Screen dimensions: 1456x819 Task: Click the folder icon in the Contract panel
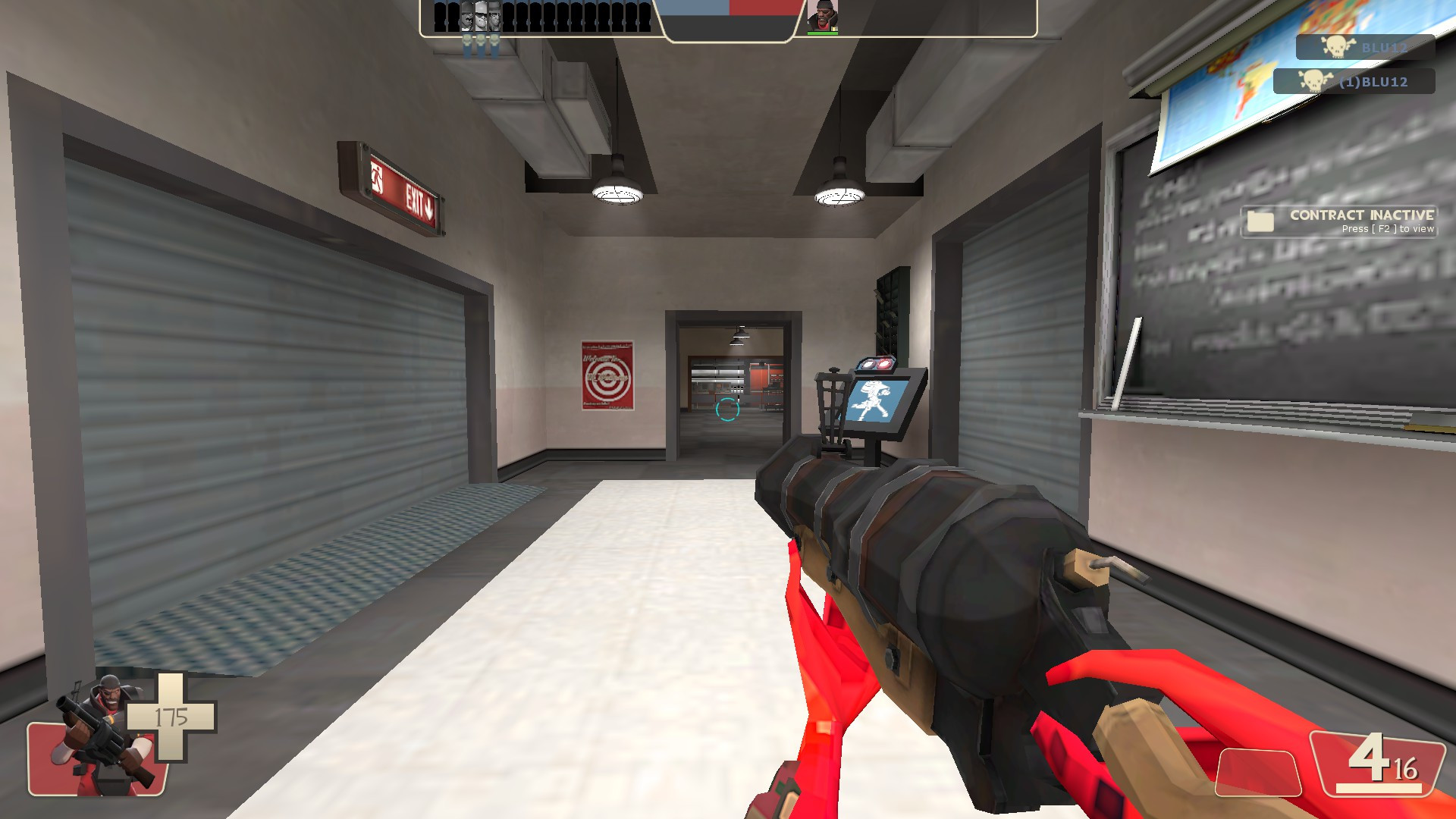1259,220
